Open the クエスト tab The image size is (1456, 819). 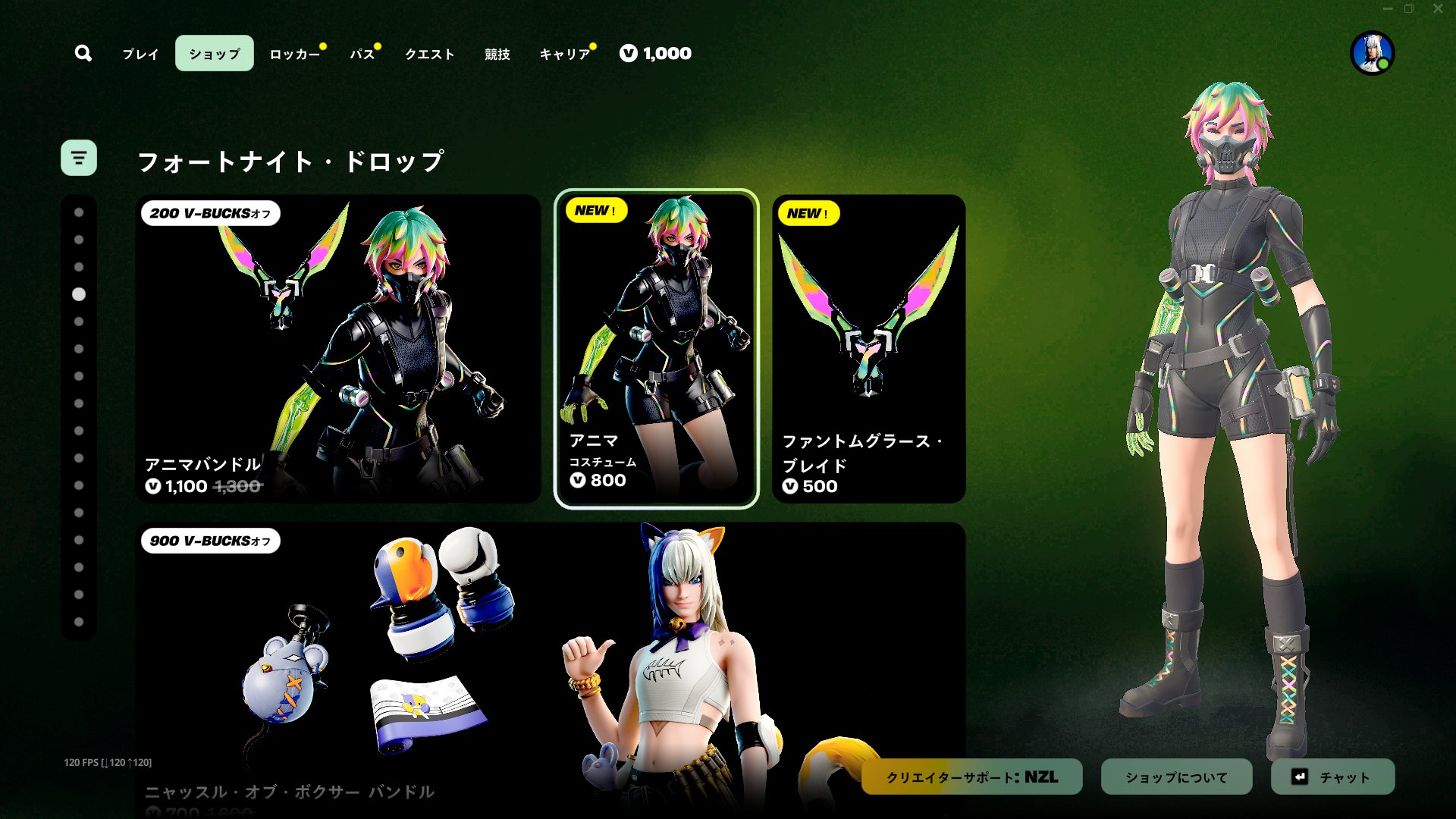tap(429, 54)
